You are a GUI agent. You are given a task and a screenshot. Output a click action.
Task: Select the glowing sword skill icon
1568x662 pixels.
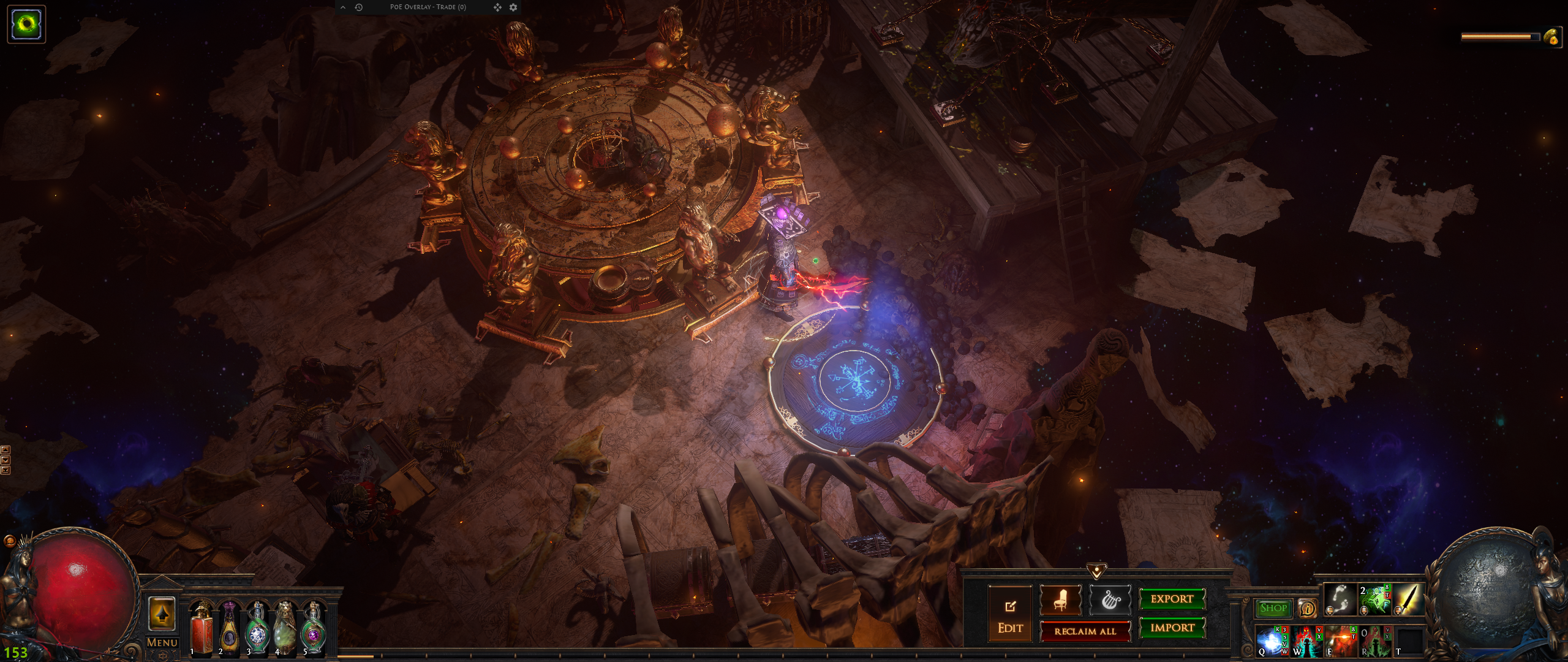coord(1408,599)
